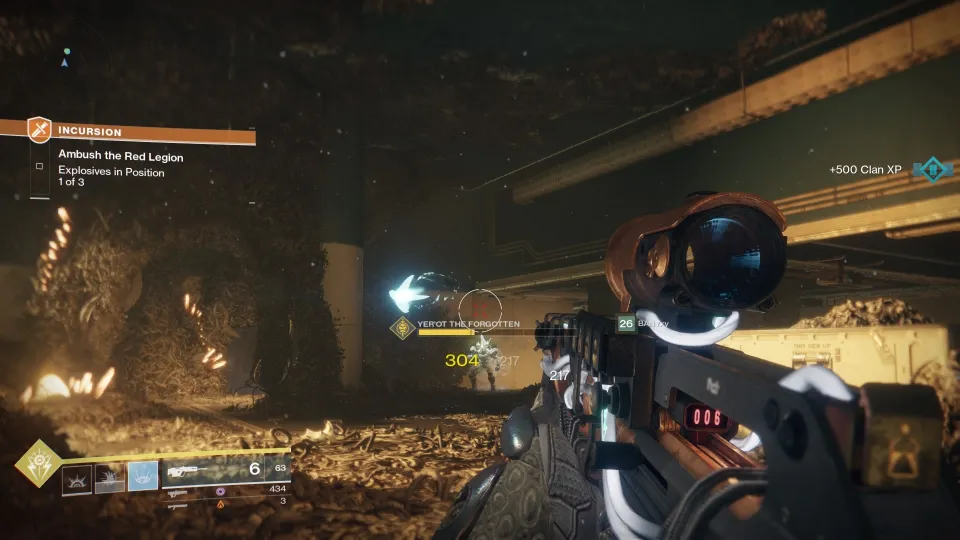Click the radar tracker indicator
This screenshot has width=960, height=540.
click(65, 58)
